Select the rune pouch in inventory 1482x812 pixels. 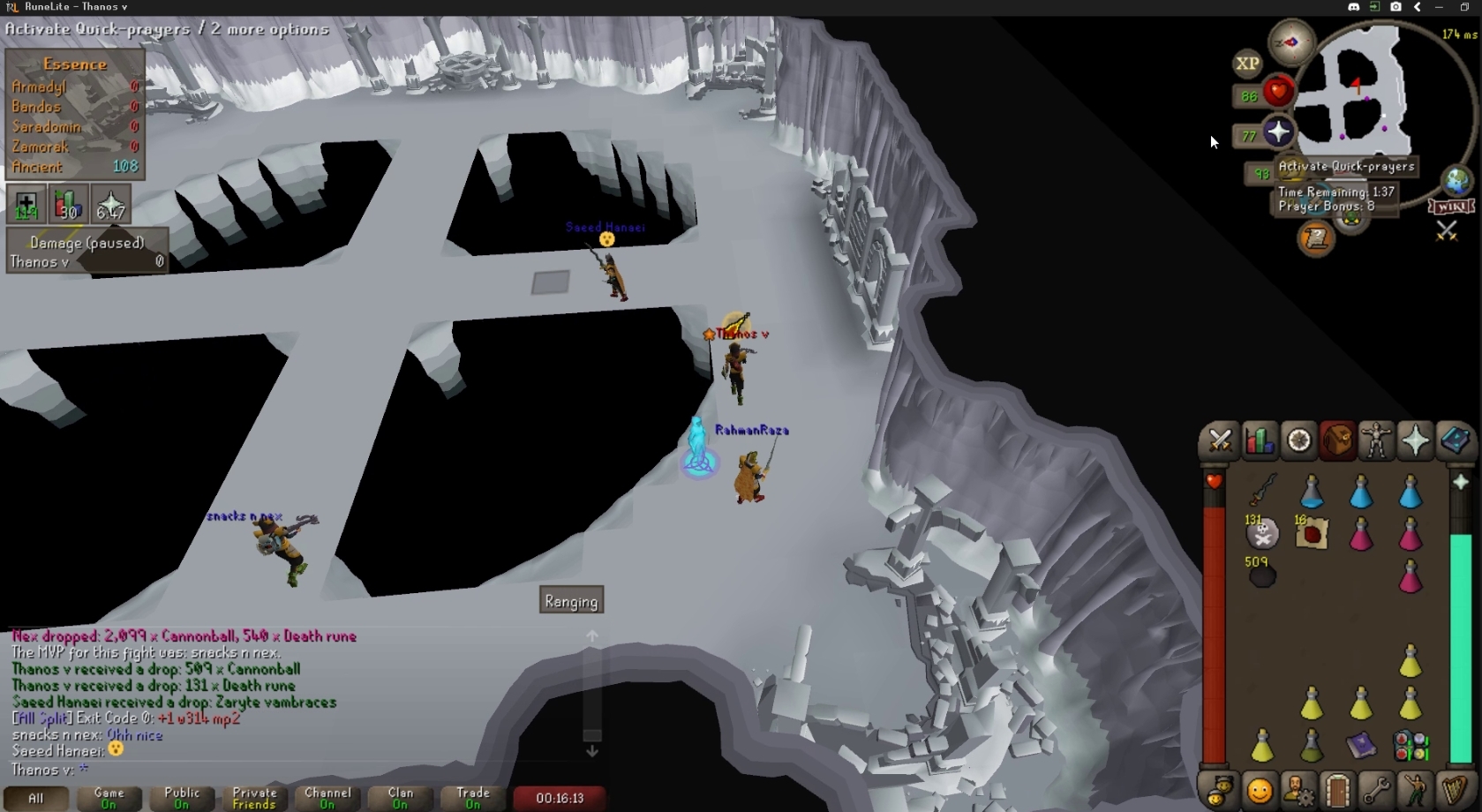1411,746
